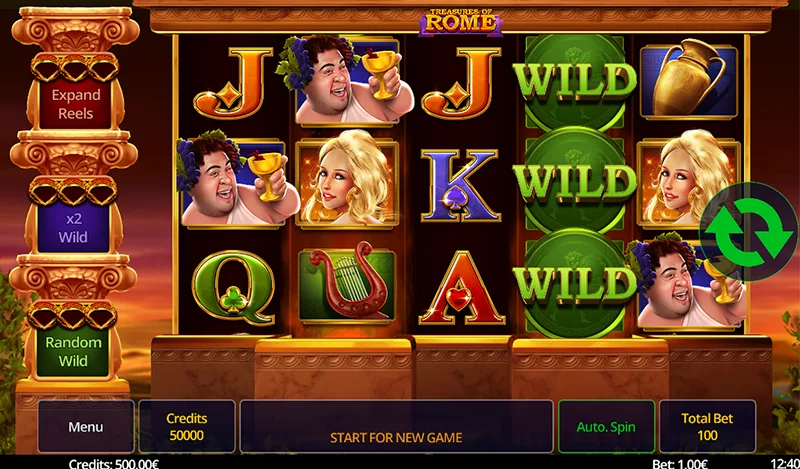800x469 pixels.
Task: Select the Random Wild feature
Action: point(73,351)
